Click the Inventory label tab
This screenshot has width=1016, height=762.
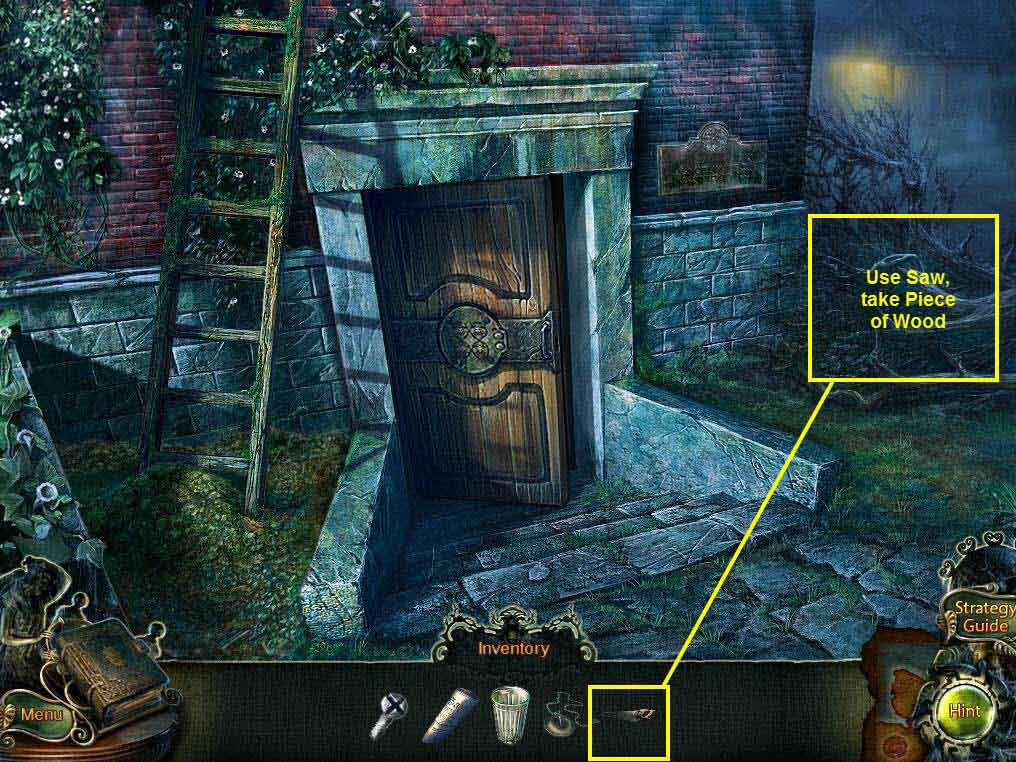513,648
